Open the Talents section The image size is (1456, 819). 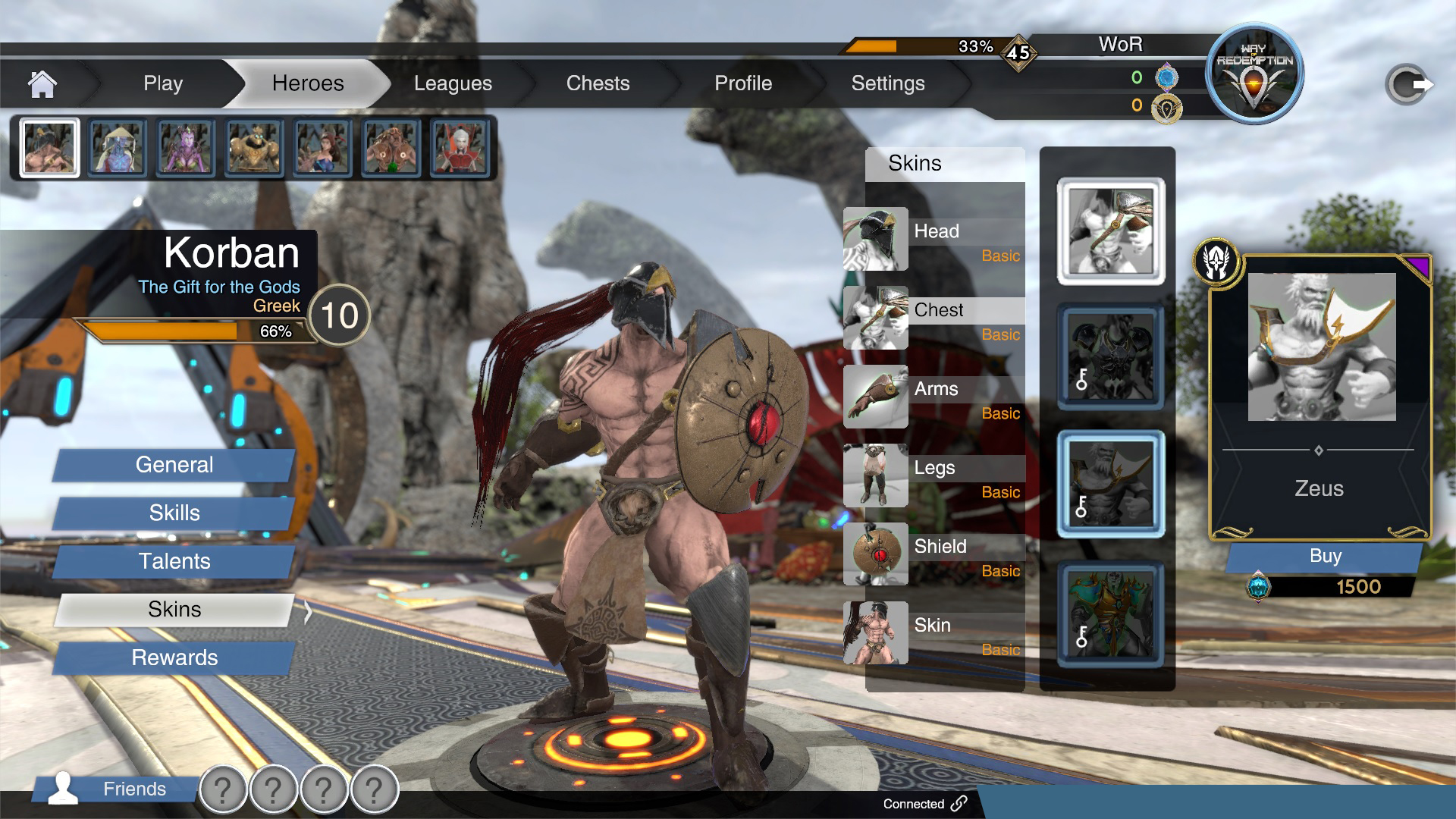point(174,561)
